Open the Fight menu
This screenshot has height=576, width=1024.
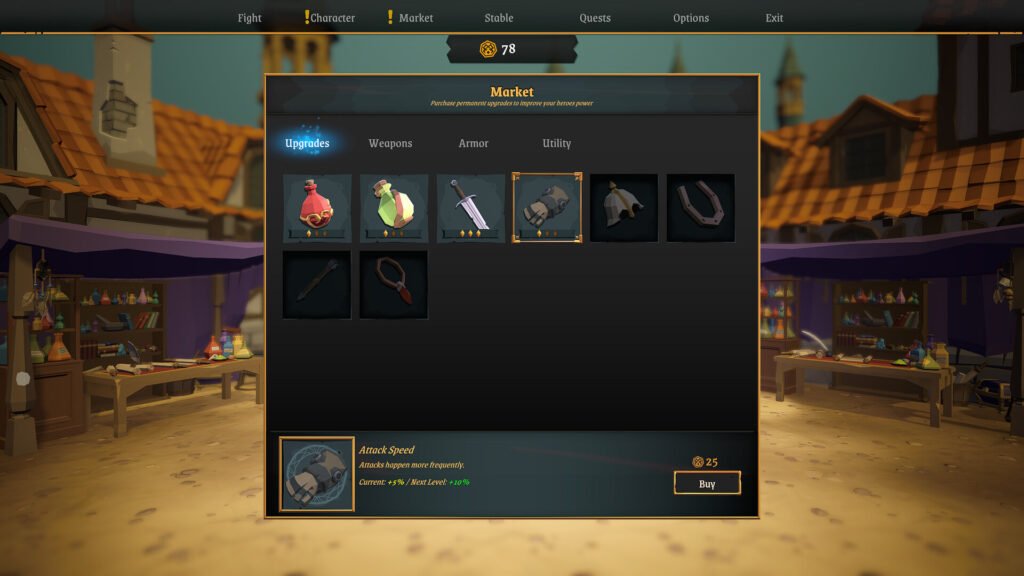250,18
